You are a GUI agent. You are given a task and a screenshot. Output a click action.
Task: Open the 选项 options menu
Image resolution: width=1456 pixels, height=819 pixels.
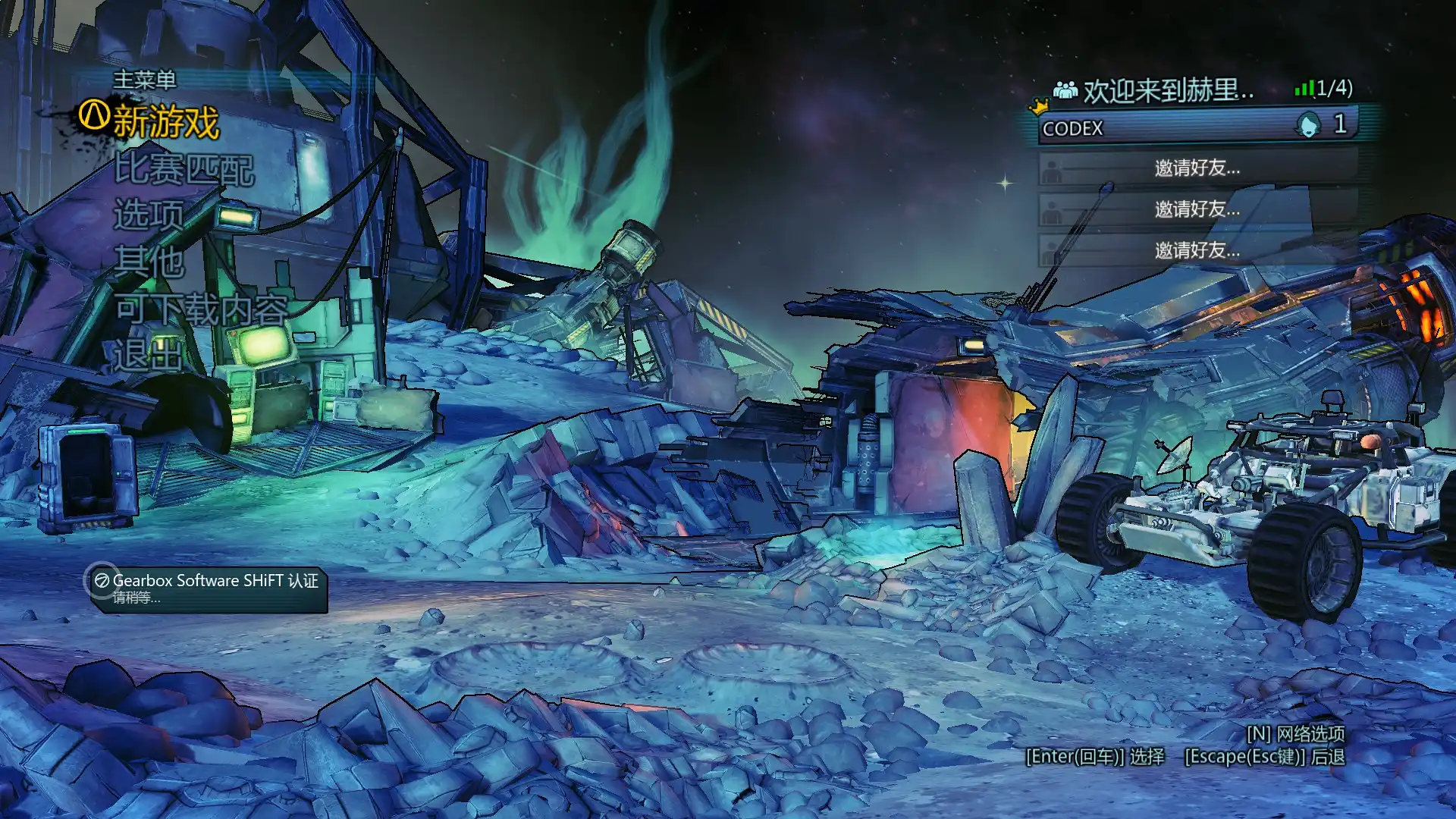pos(149,215)
